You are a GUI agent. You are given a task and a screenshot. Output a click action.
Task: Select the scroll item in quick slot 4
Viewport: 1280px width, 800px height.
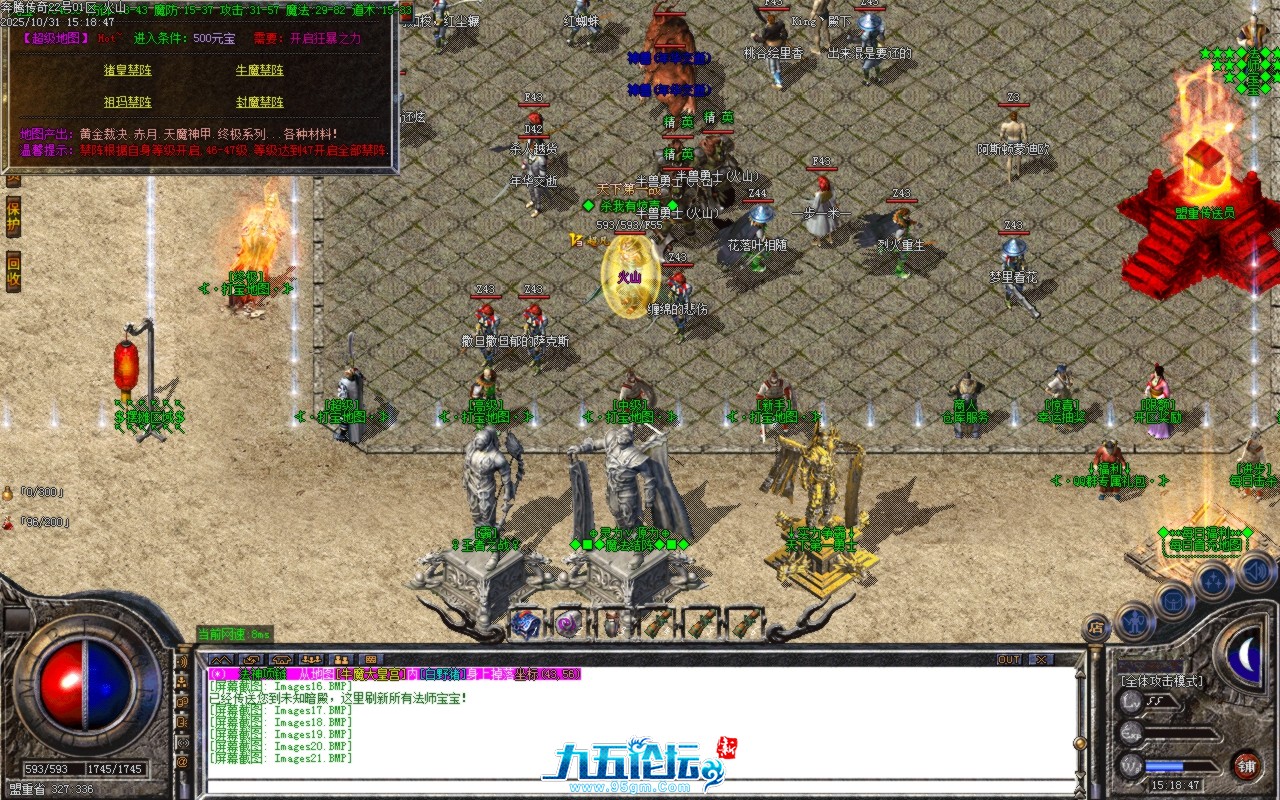657,623
